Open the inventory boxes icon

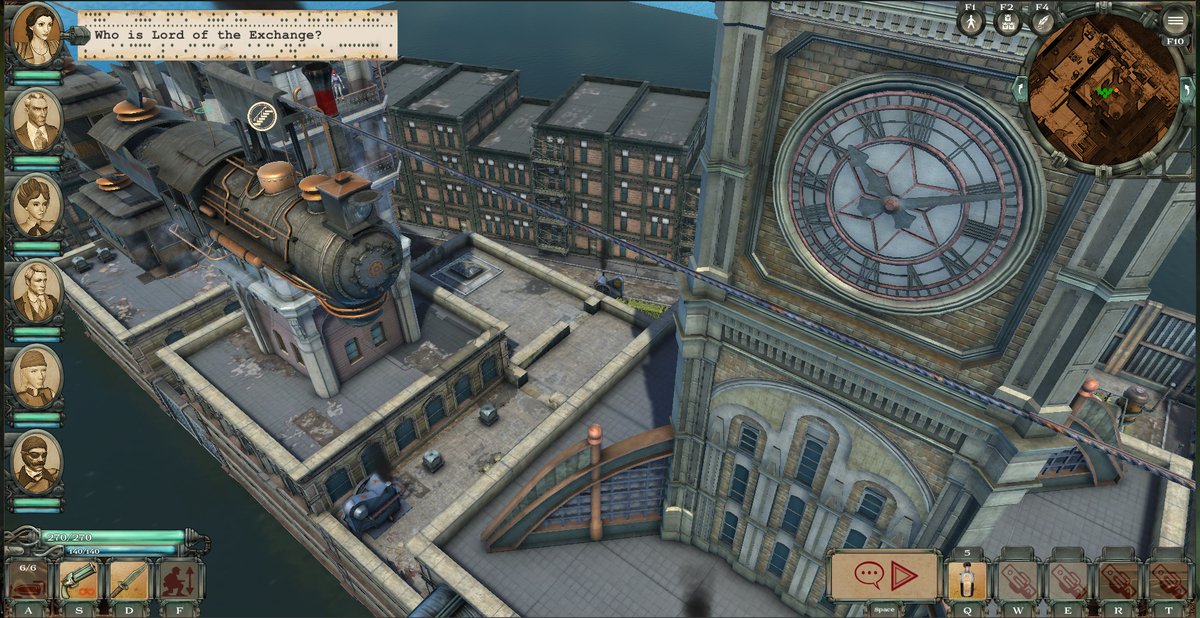pos(1007,23)
